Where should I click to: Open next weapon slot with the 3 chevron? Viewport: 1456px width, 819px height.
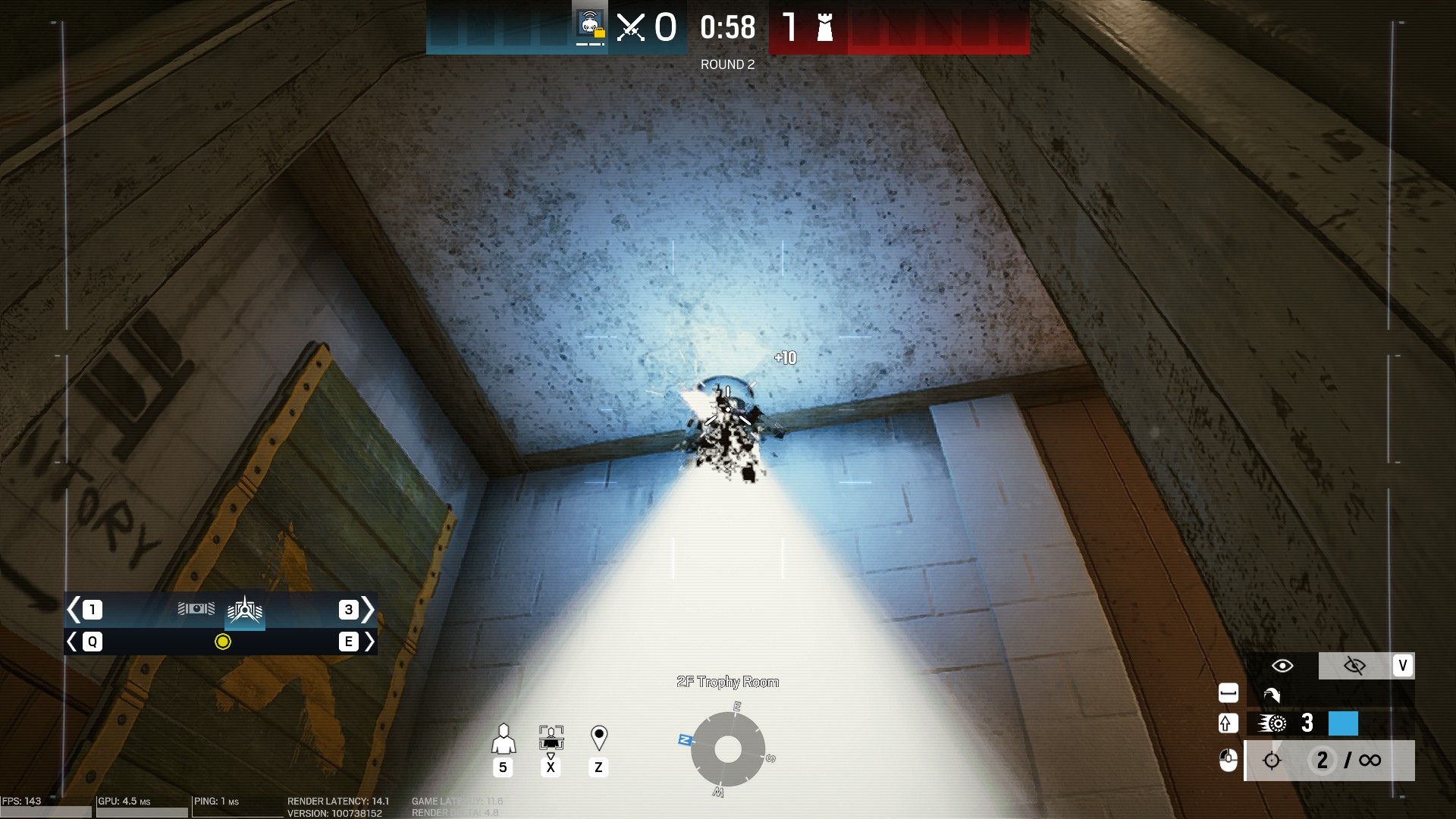369,609
